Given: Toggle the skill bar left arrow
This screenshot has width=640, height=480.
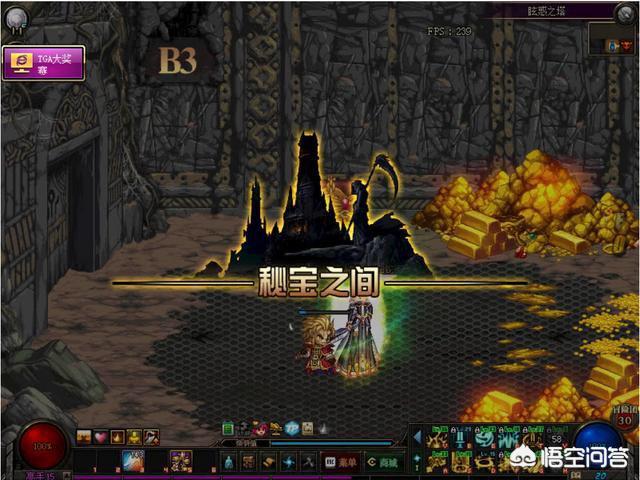Looking at the screenshot, I should pyautogui.click(x=417, y=437).
